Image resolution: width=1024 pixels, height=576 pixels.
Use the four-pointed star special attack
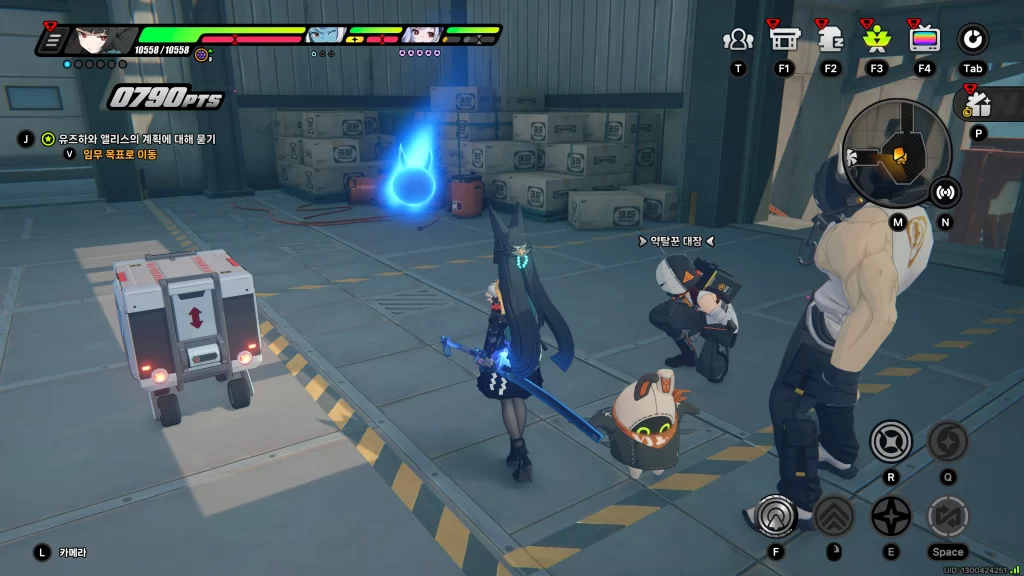point(890,516)
